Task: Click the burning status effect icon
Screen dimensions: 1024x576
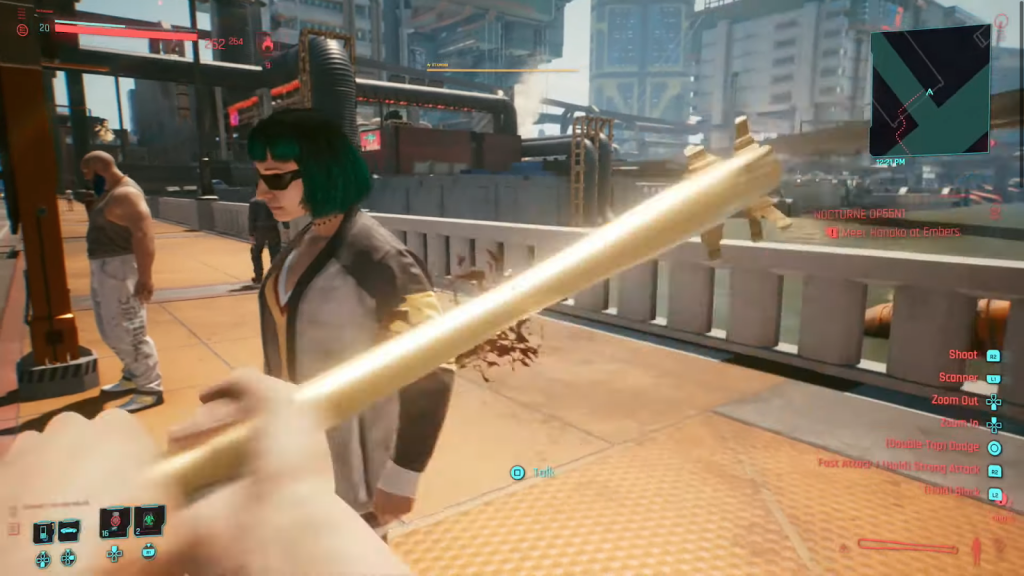Action: 265,43
